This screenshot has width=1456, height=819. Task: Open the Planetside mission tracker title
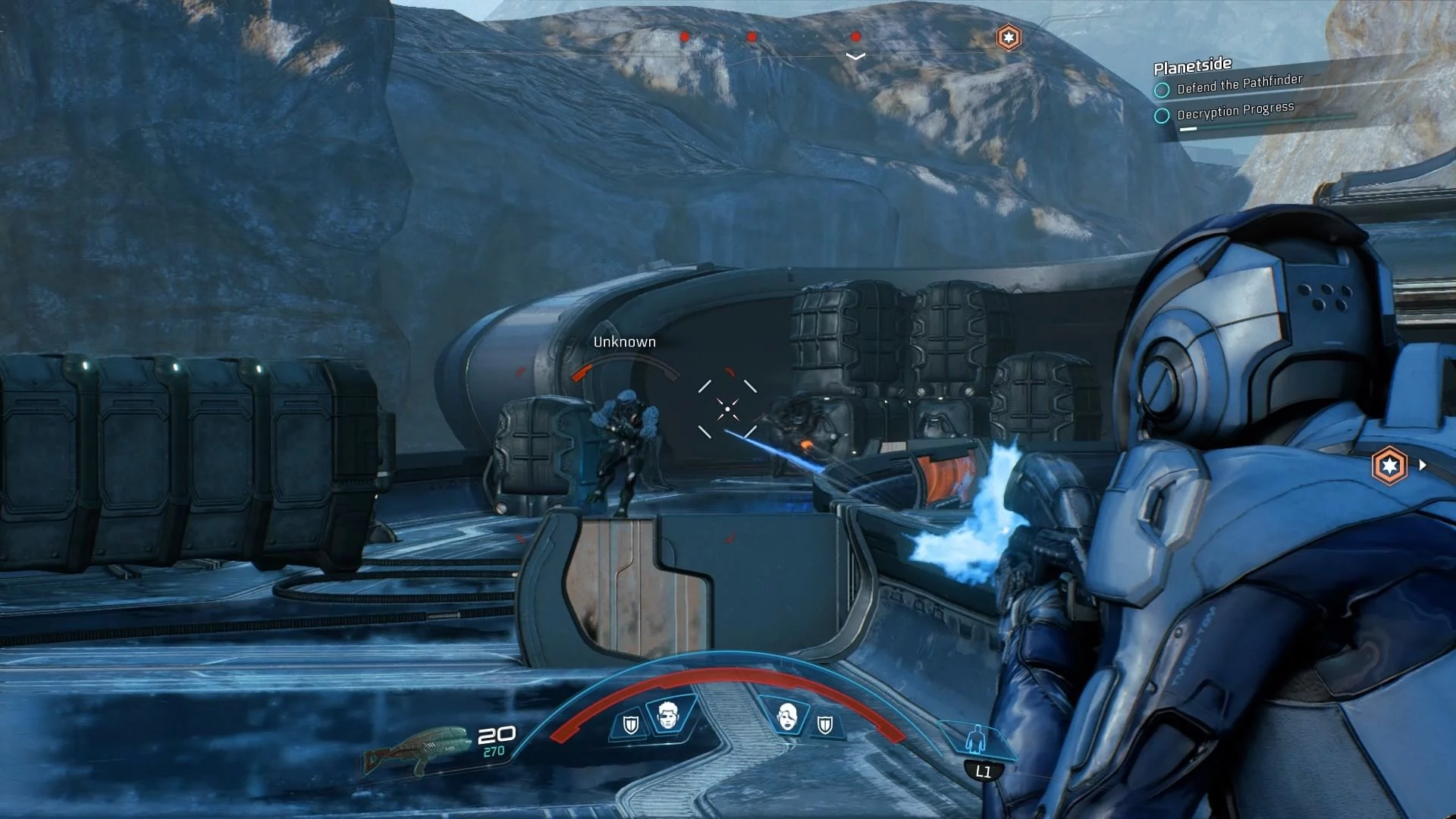(1192, 66)
